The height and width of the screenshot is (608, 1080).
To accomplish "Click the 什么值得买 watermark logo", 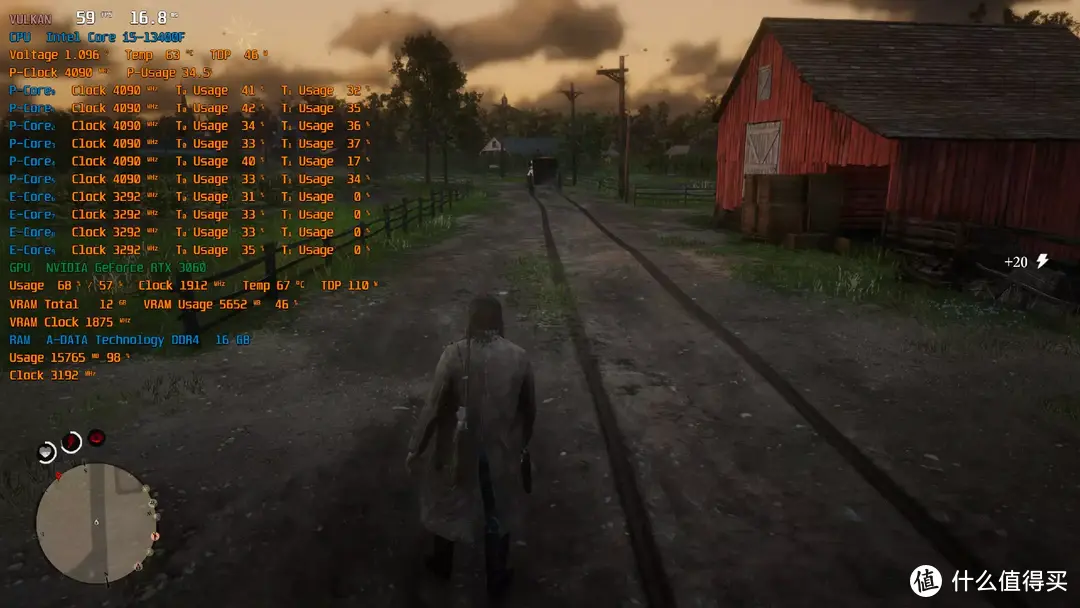I will [x=925, y=580].
